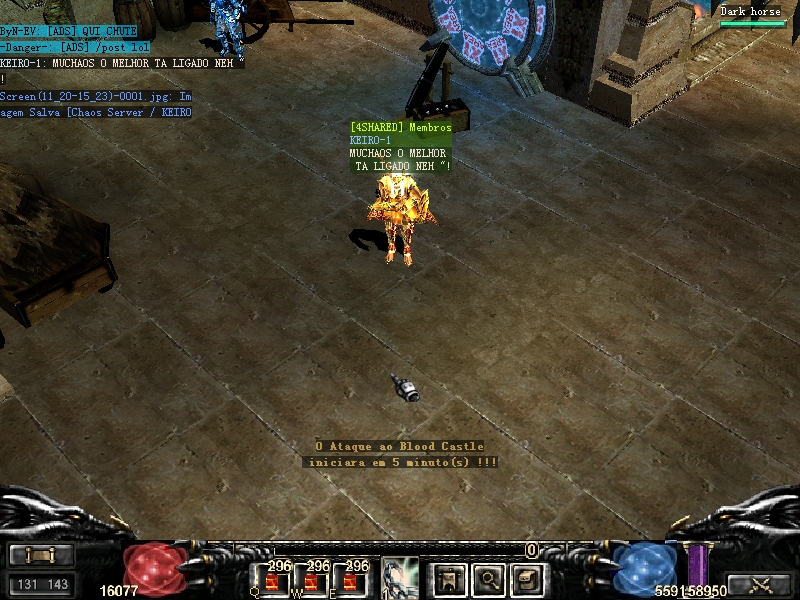
Task: Open the inventory chest button
Action: [527, 578]
